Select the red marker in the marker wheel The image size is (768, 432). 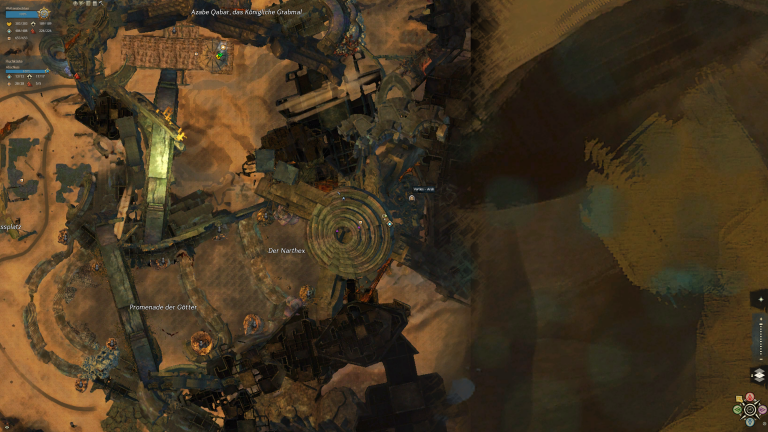(750, 397)
